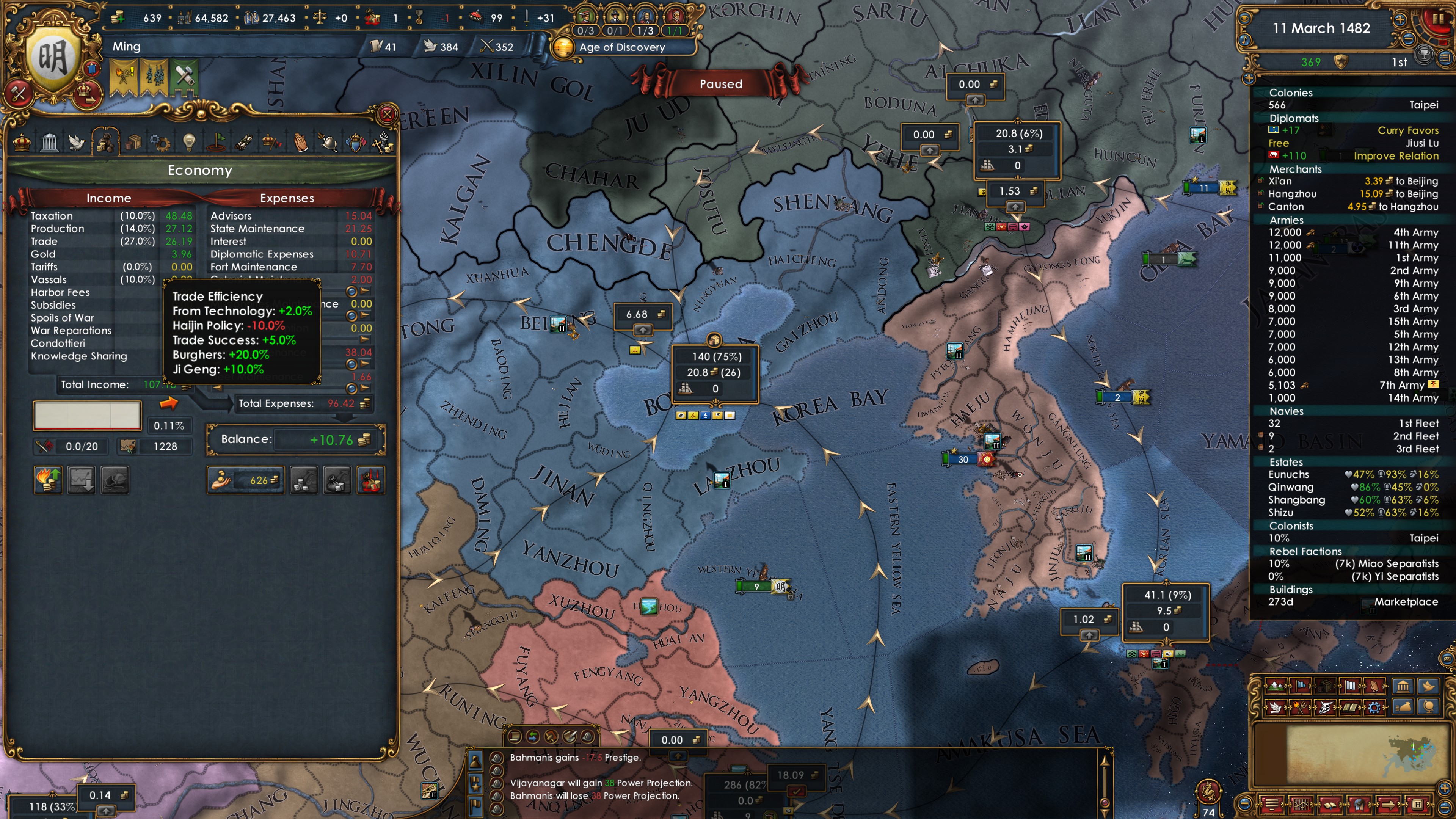
Task: Adjust the colonial maintenance slider arrow
Action: click(x=364, y=290)
